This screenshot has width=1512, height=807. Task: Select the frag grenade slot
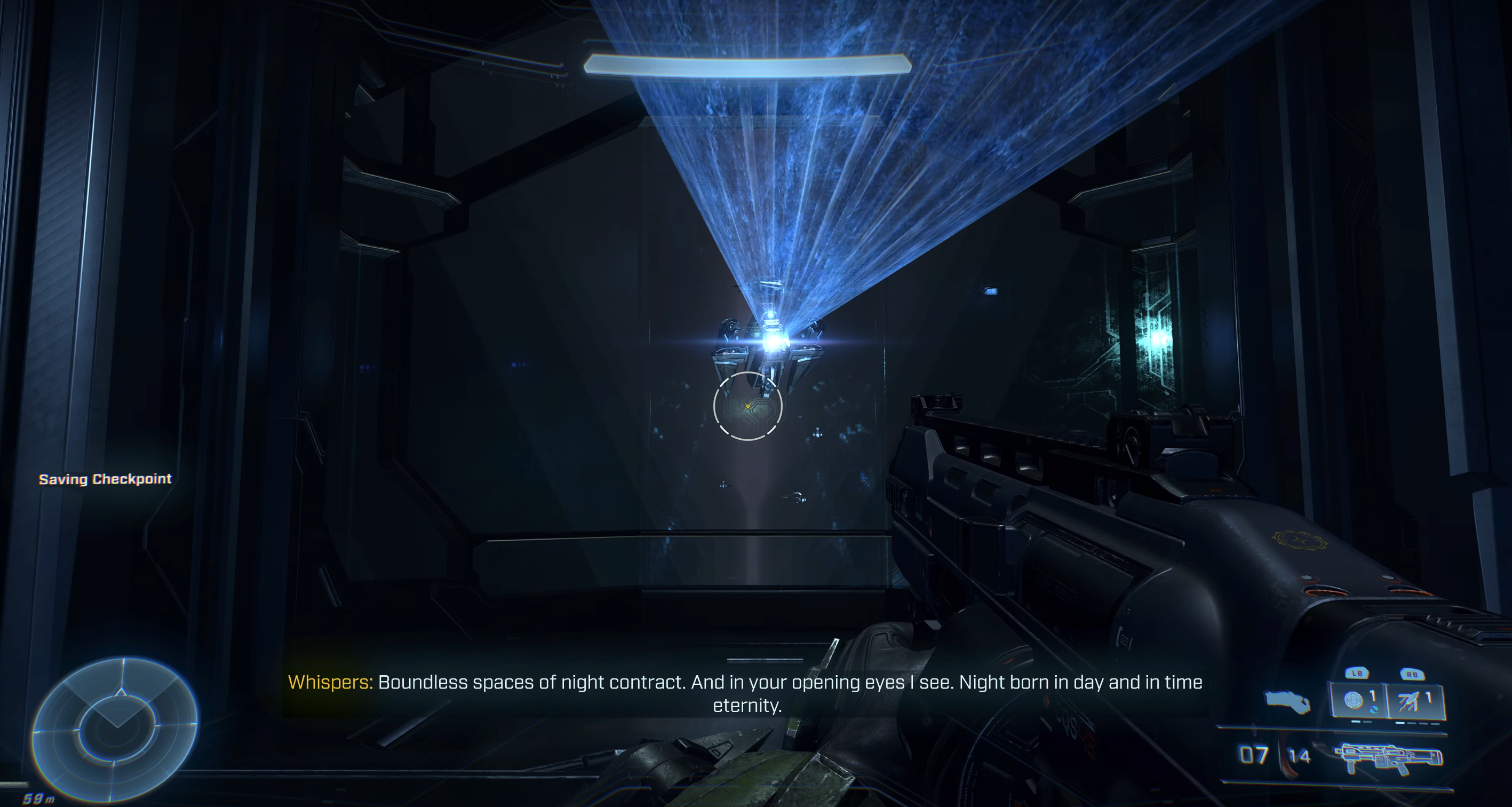tap(1358, 700)
